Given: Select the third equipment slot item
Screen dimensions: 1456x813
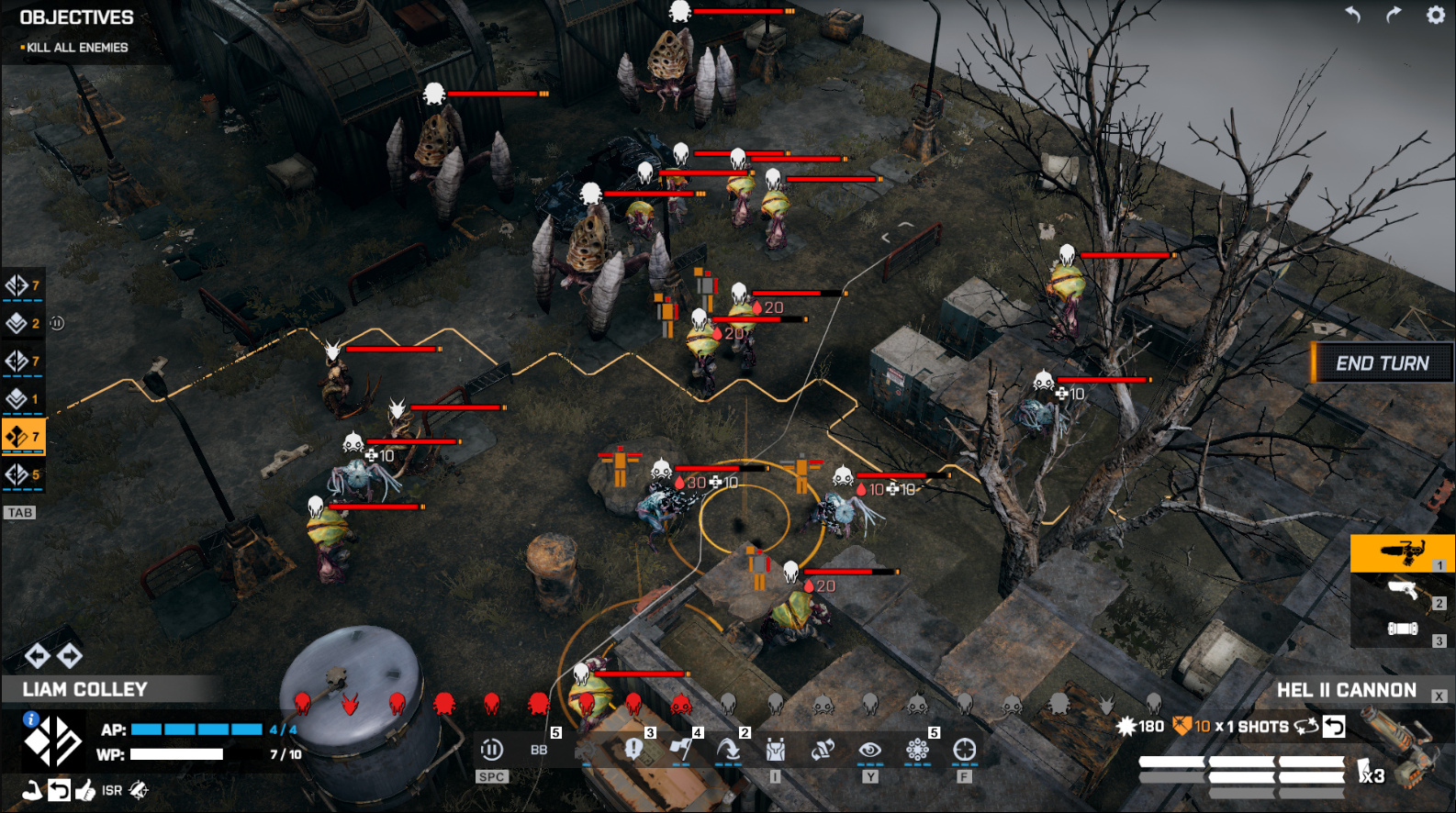Looking at the screenshot, I should tap(1402, 629).
